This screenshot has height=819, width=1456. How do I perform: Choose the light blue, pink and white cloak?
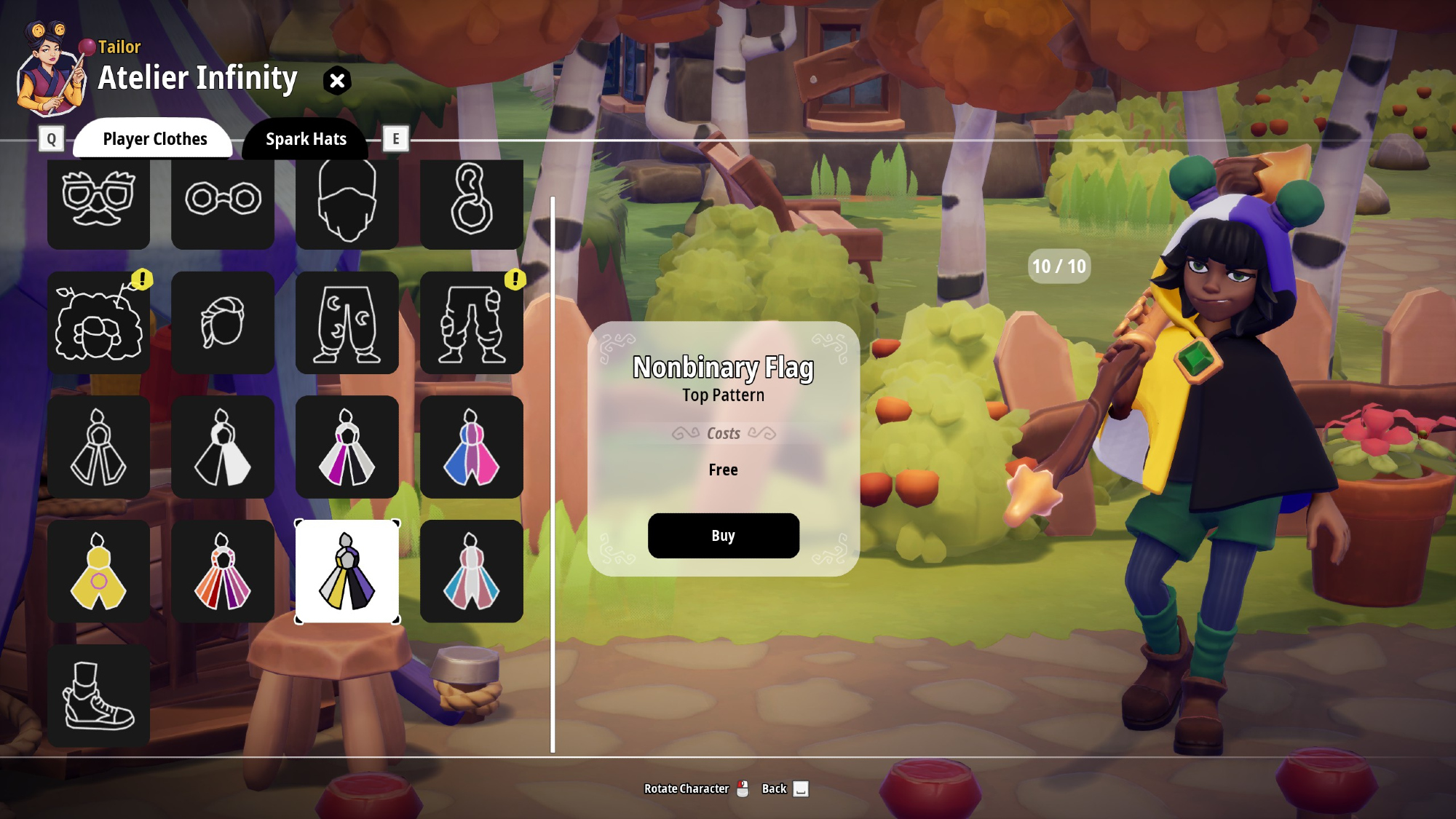click(471, 571)
